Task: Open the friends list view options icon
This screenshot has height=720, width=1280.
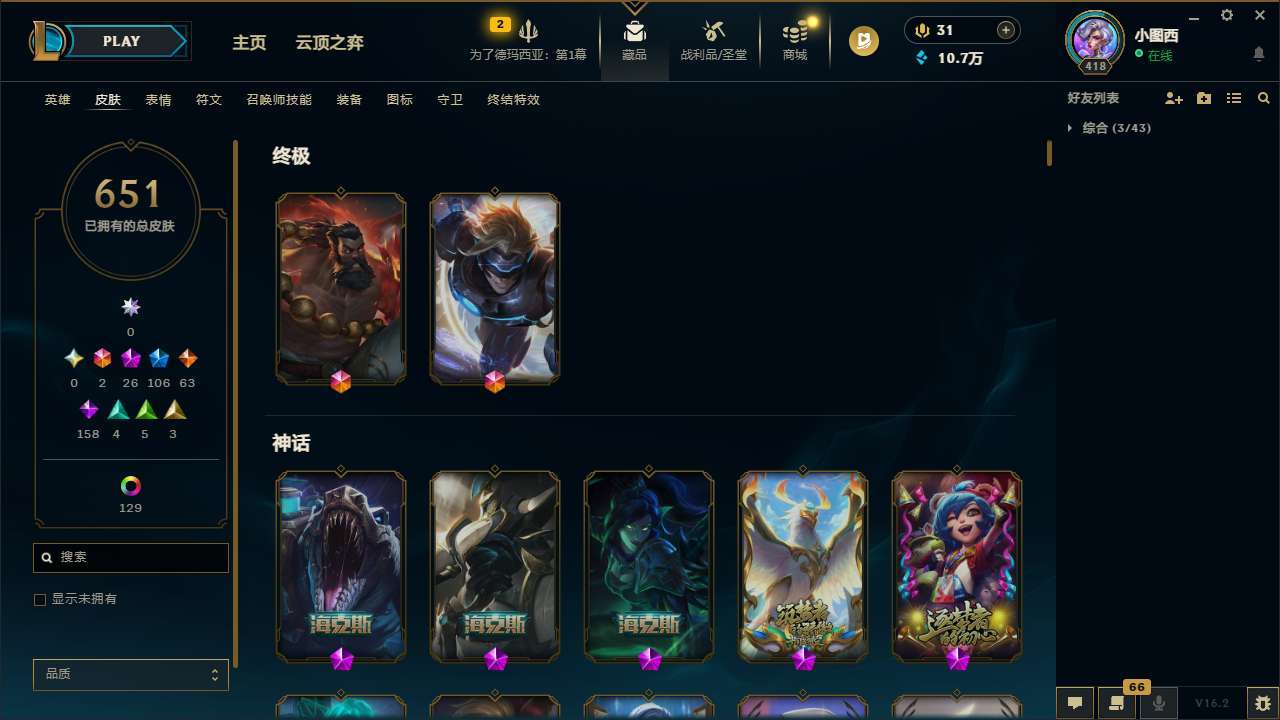Action: click(1234, 98)
